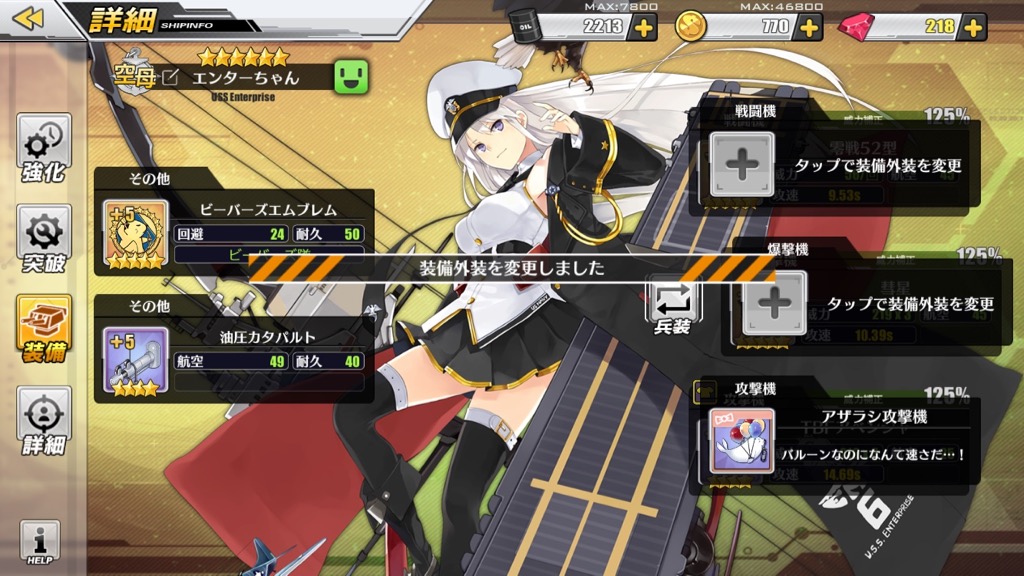
Task: Buy gems with the plus button
Action: (973, 27)
